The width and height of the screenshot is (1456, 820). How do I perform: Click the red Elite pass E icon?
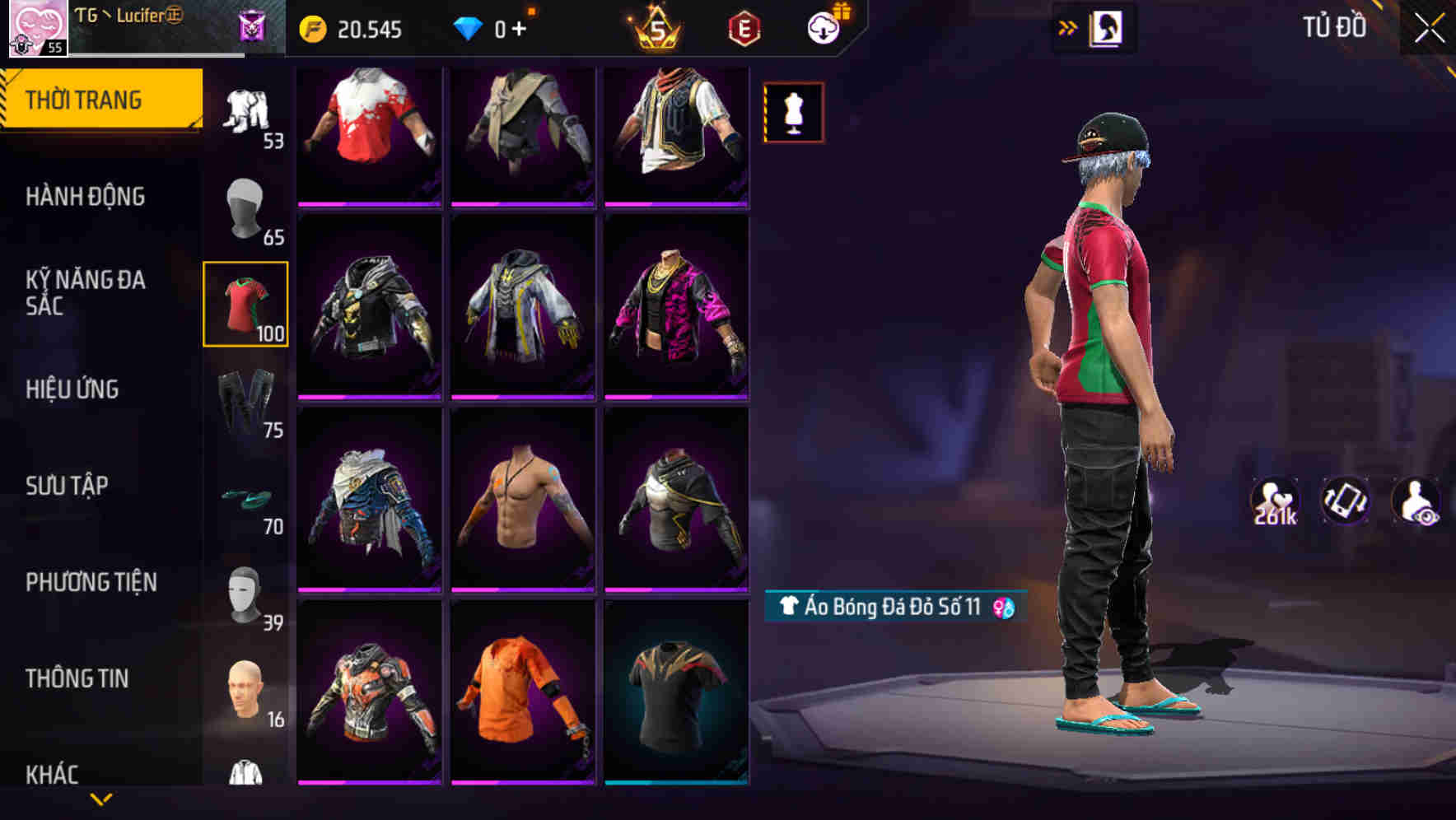pos(741,29)
